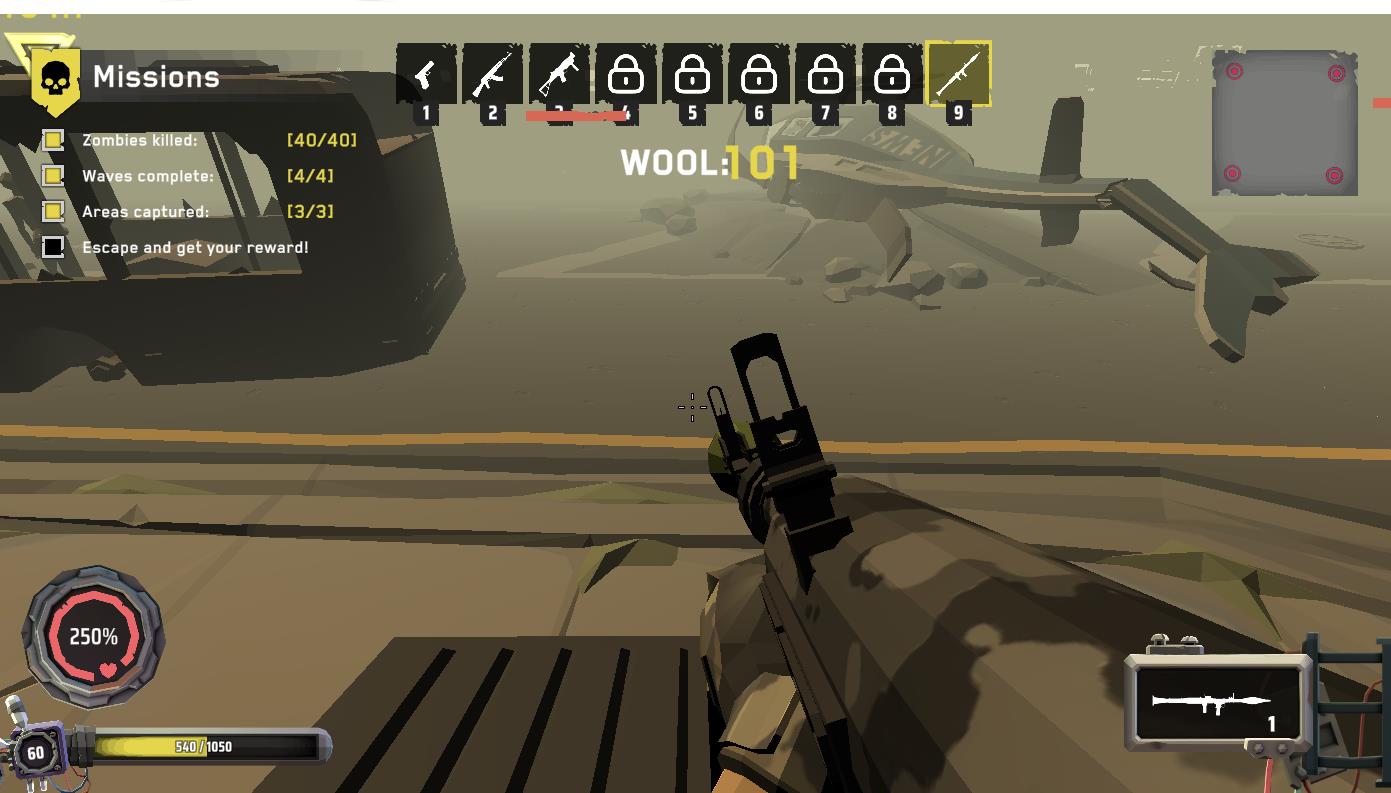Click the equipped rocket launcher ammo panel
1391x793 pixels.
coord(1217,704)
